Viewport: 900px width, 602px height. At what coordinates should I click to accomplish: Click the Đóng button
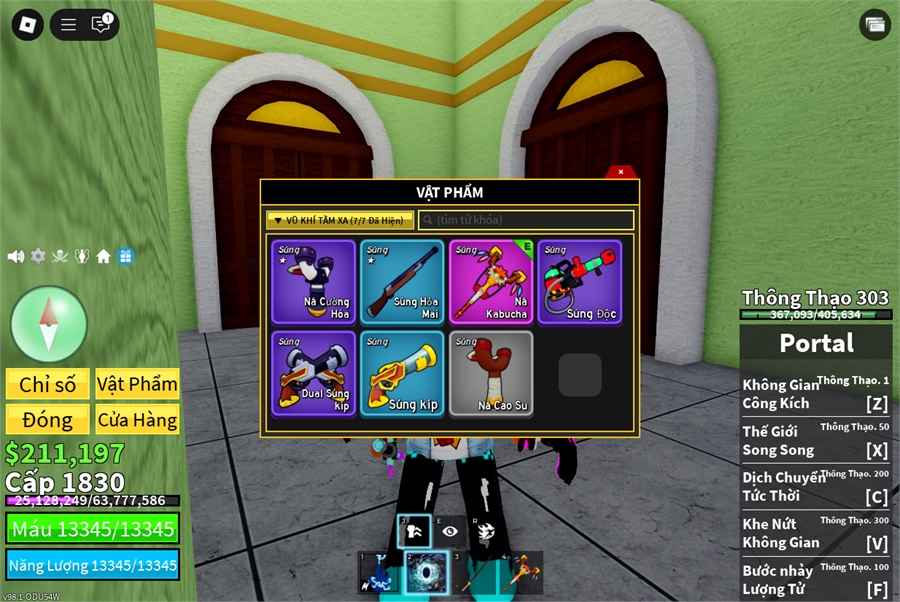(x=48, y=420)
